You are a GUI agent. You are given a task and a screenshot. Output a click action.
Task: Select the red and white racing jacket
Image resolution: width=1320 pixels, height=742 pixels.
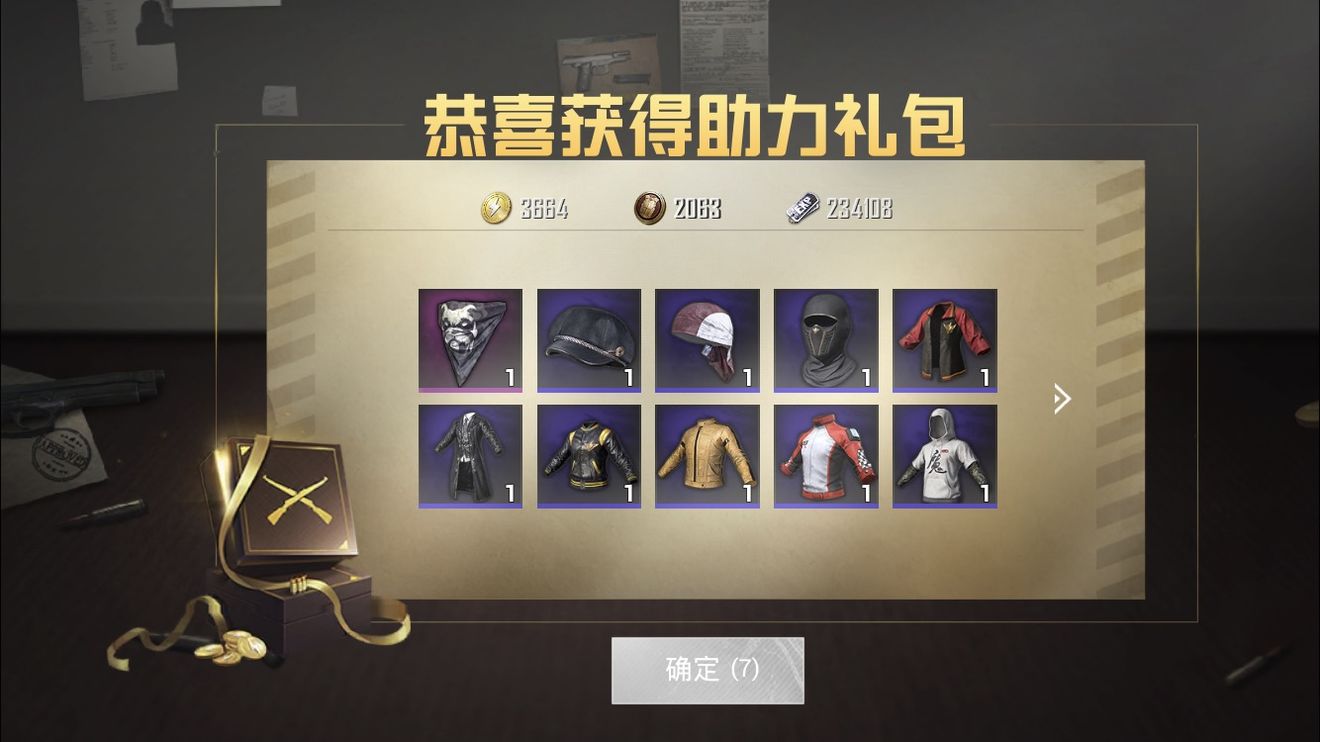point(825,457)
